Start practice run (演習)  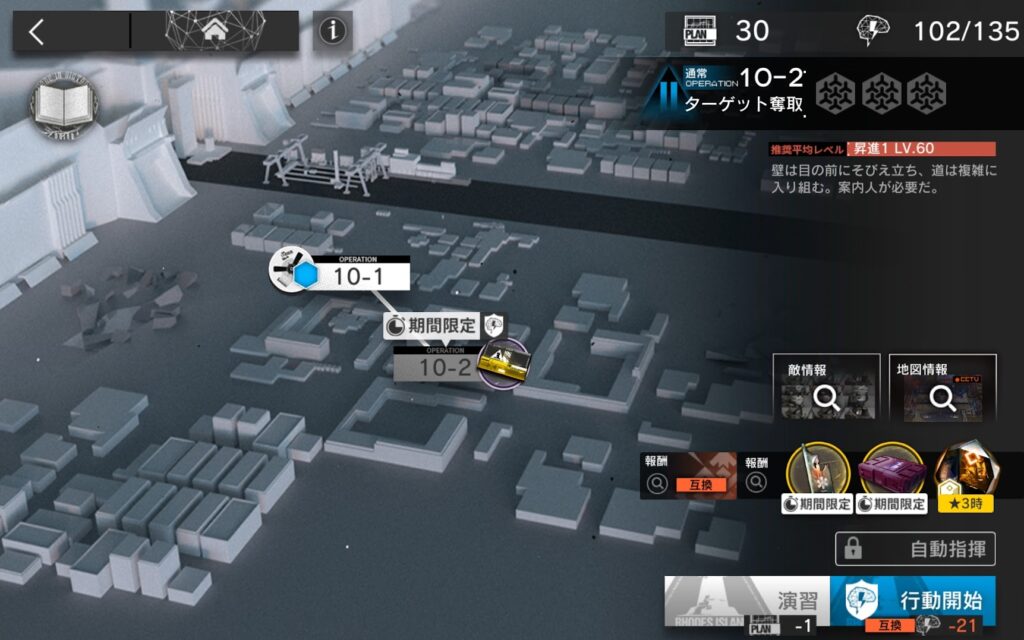746,602
